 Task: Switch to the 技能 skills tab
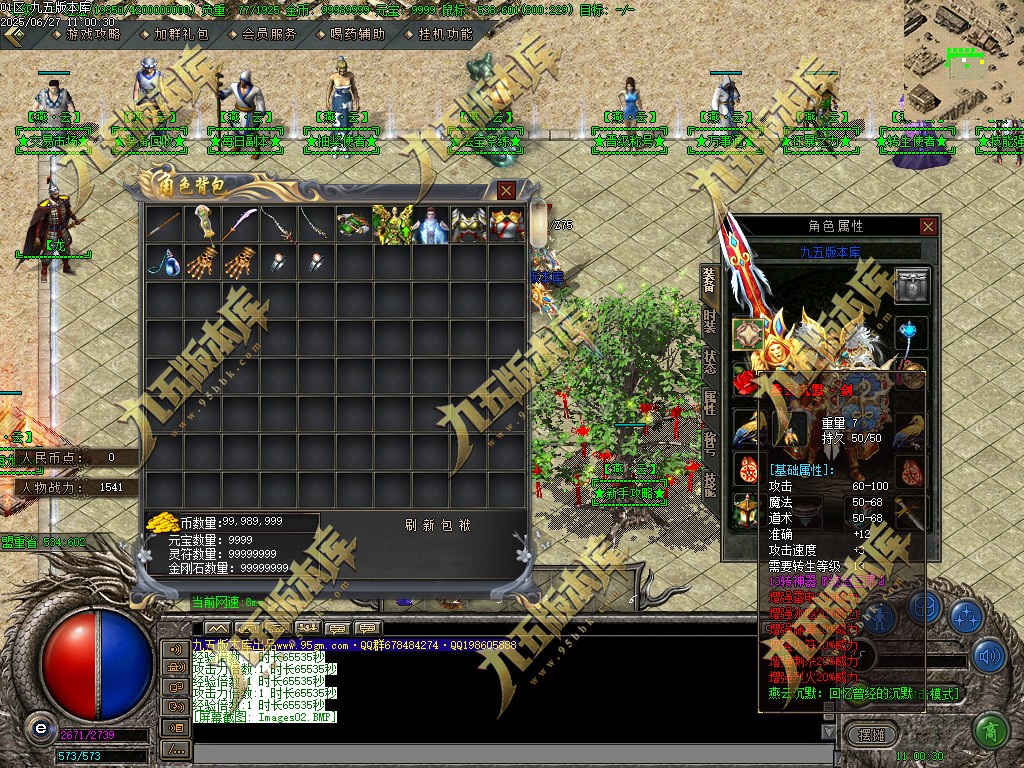709,485
